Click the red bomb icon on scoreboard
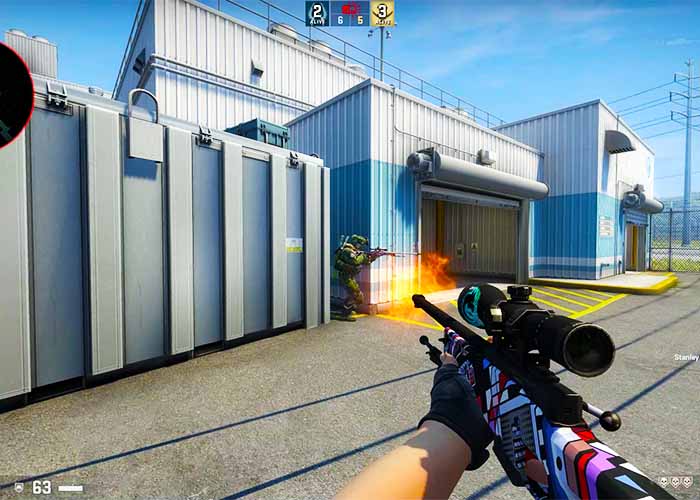700x500 pixels. click(x=350, y=6)
